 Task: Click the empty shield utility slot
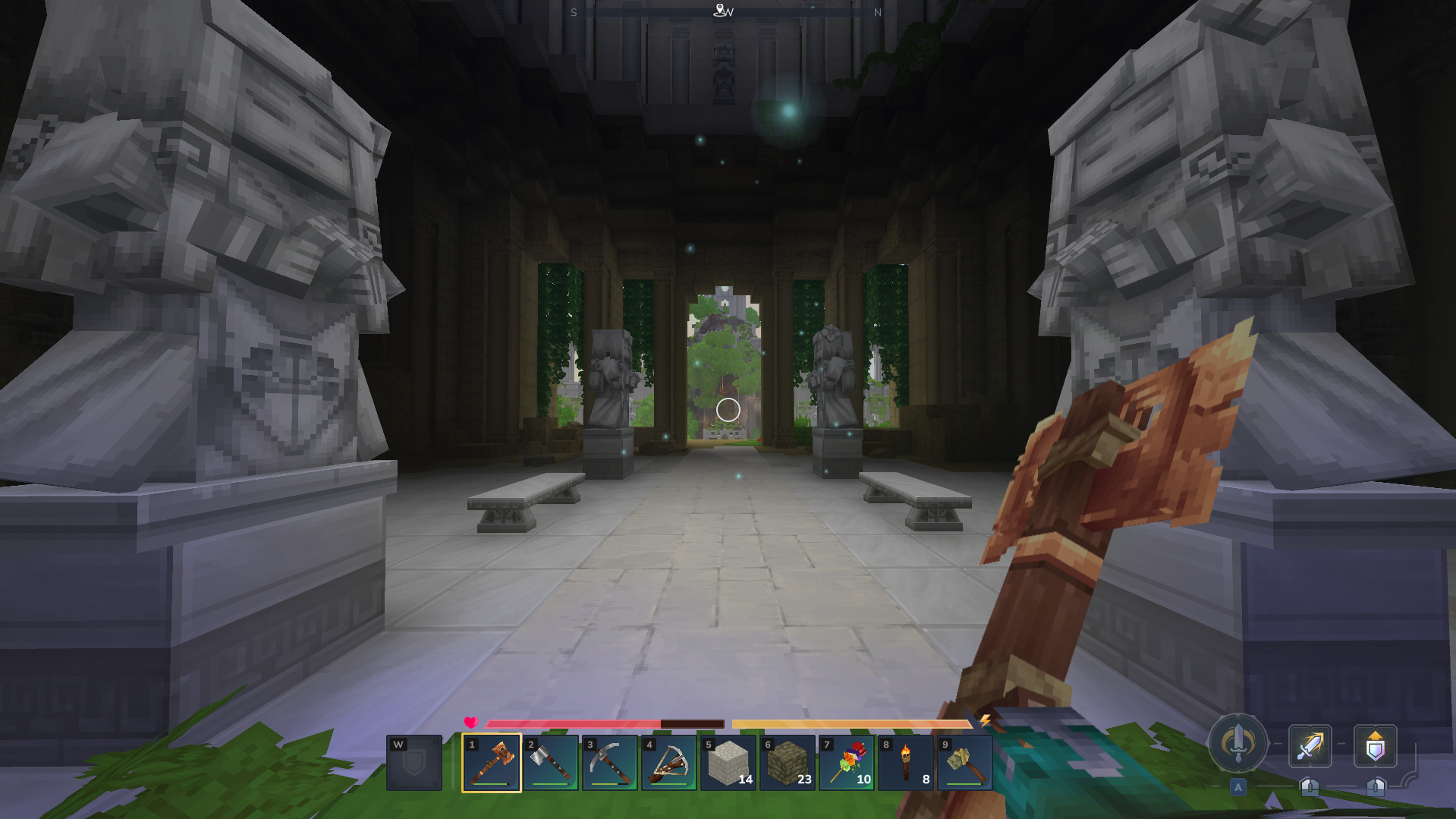pyautogui.click(x=414, y=763)
